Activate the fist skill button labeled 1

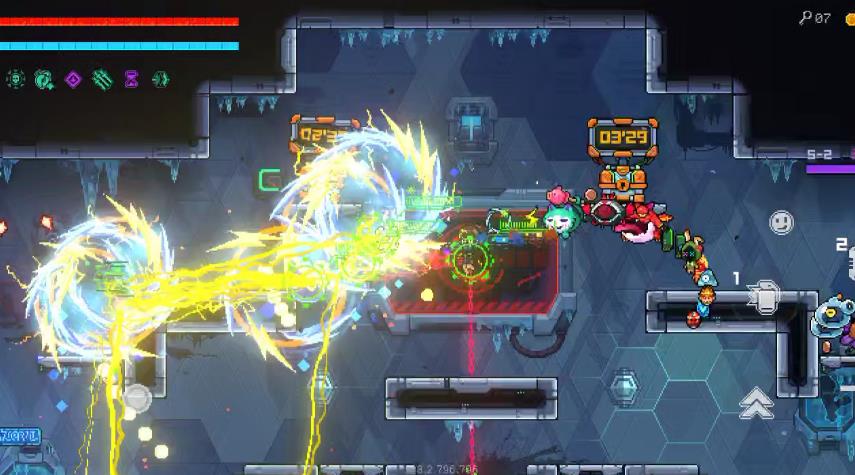(x=765, y=298)
